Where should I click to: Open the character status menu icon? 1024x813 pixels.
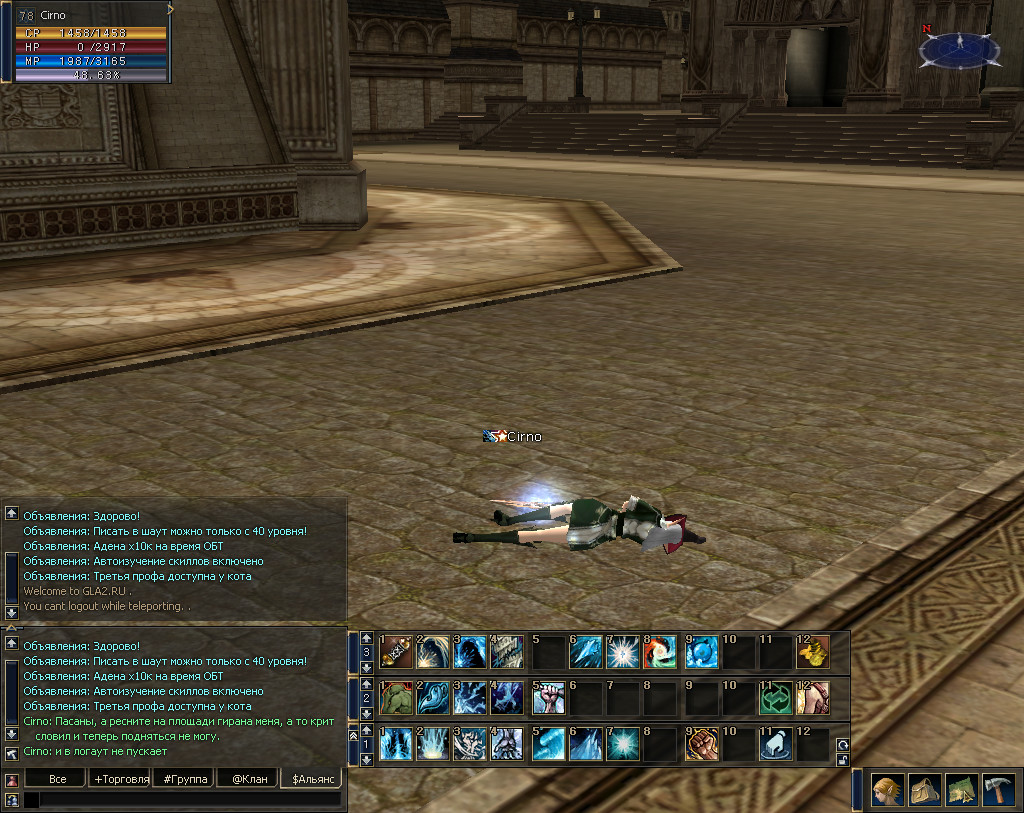tap(888, 789)
